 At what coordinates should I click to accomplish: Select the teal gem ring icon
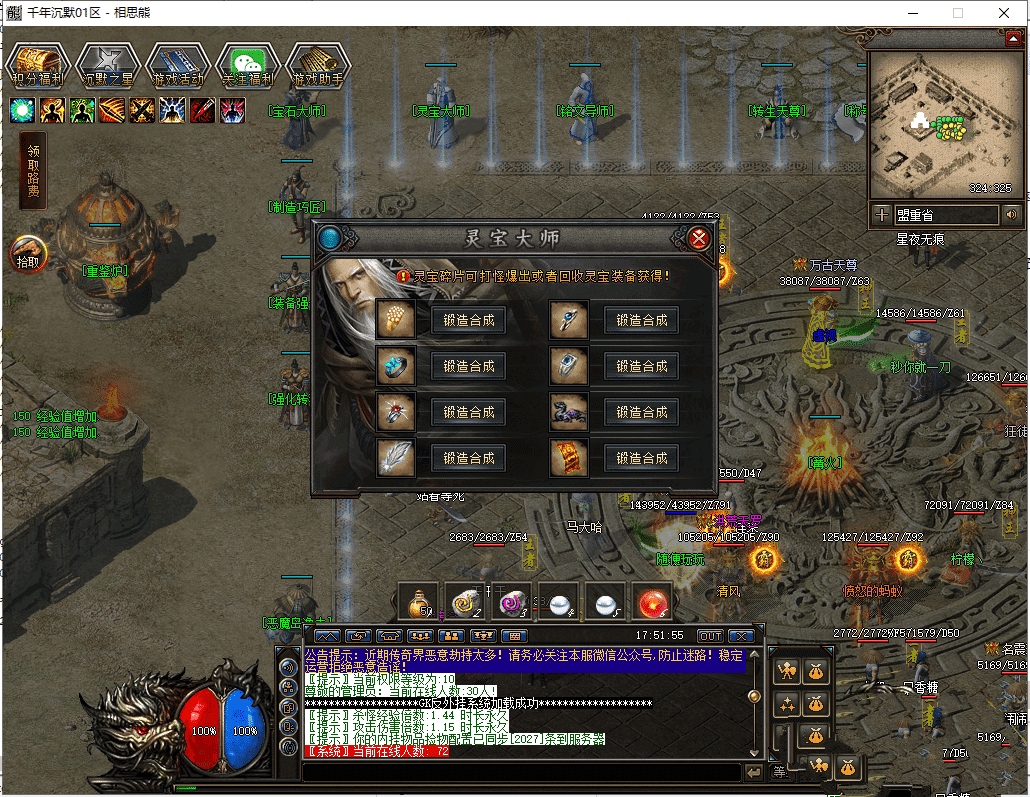point(396,366)
